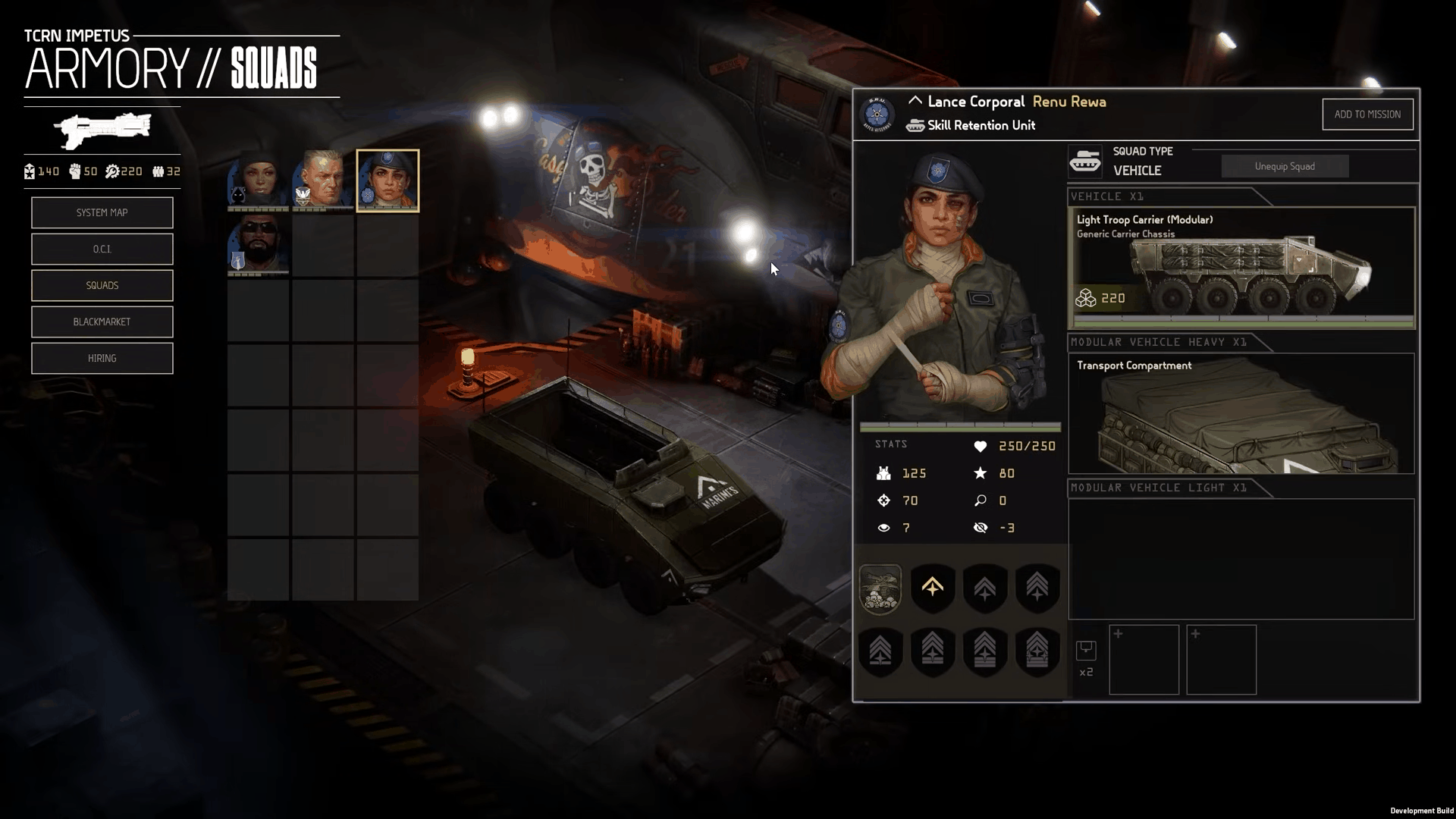
Task: Click the Unequip Squad button
Action: (x=1284, y=167)
